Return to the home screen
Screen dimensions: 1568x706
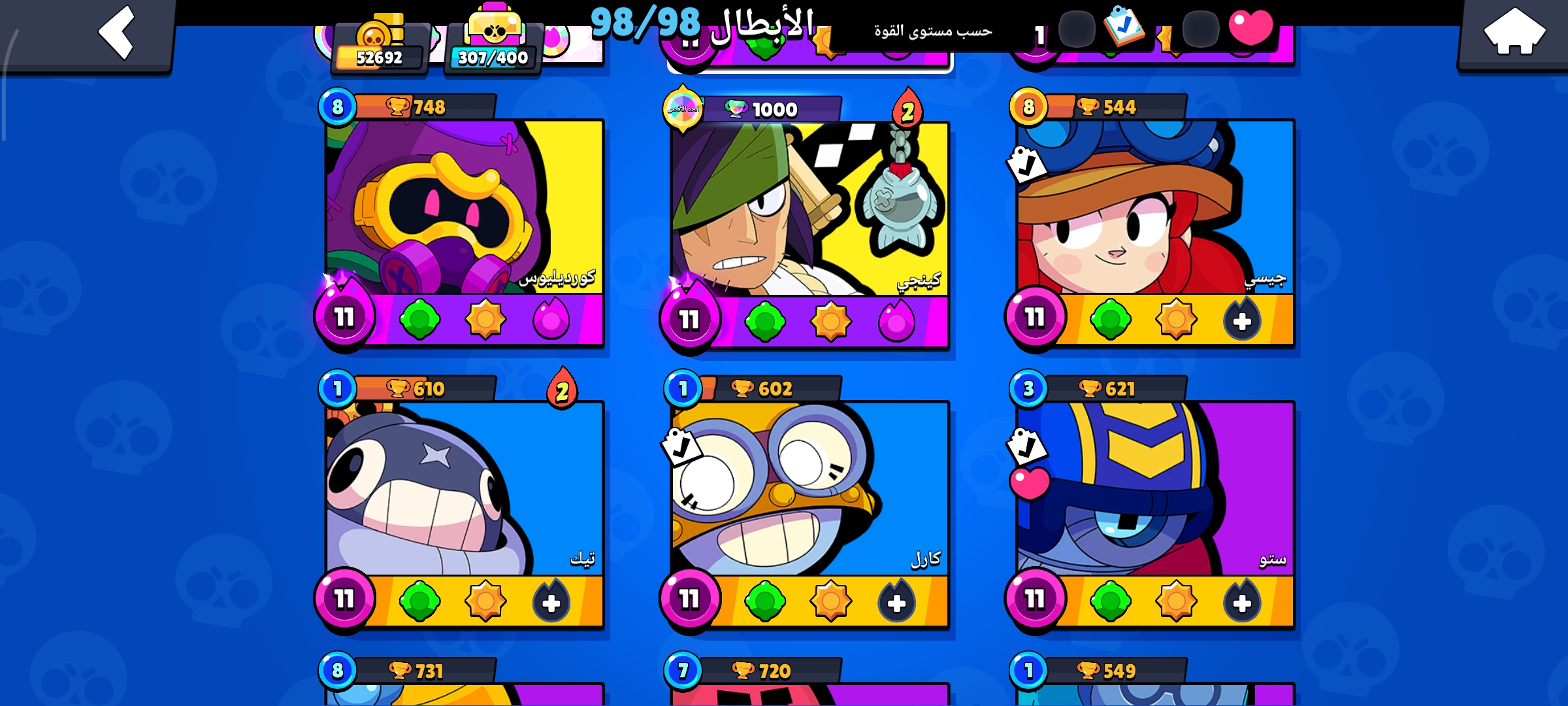[1514, 31]
